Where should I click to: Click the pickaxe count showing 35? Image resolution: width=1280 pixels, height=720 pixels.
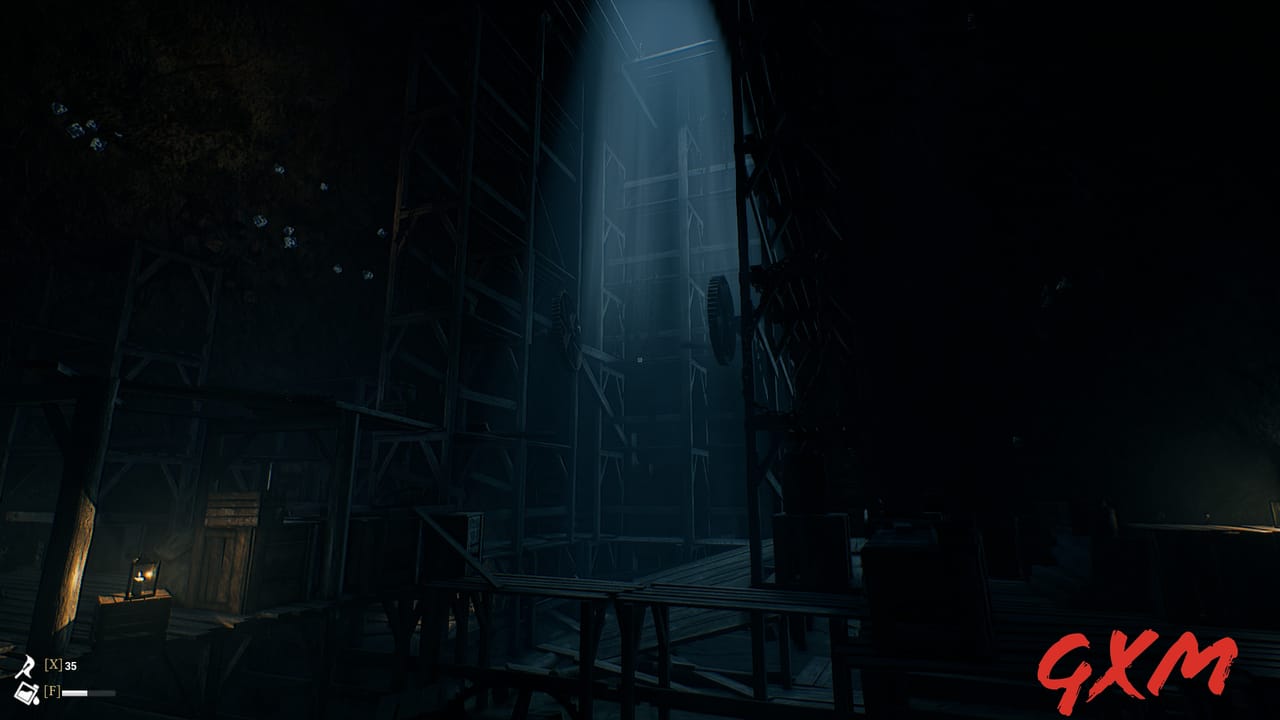tap(71, 665)
